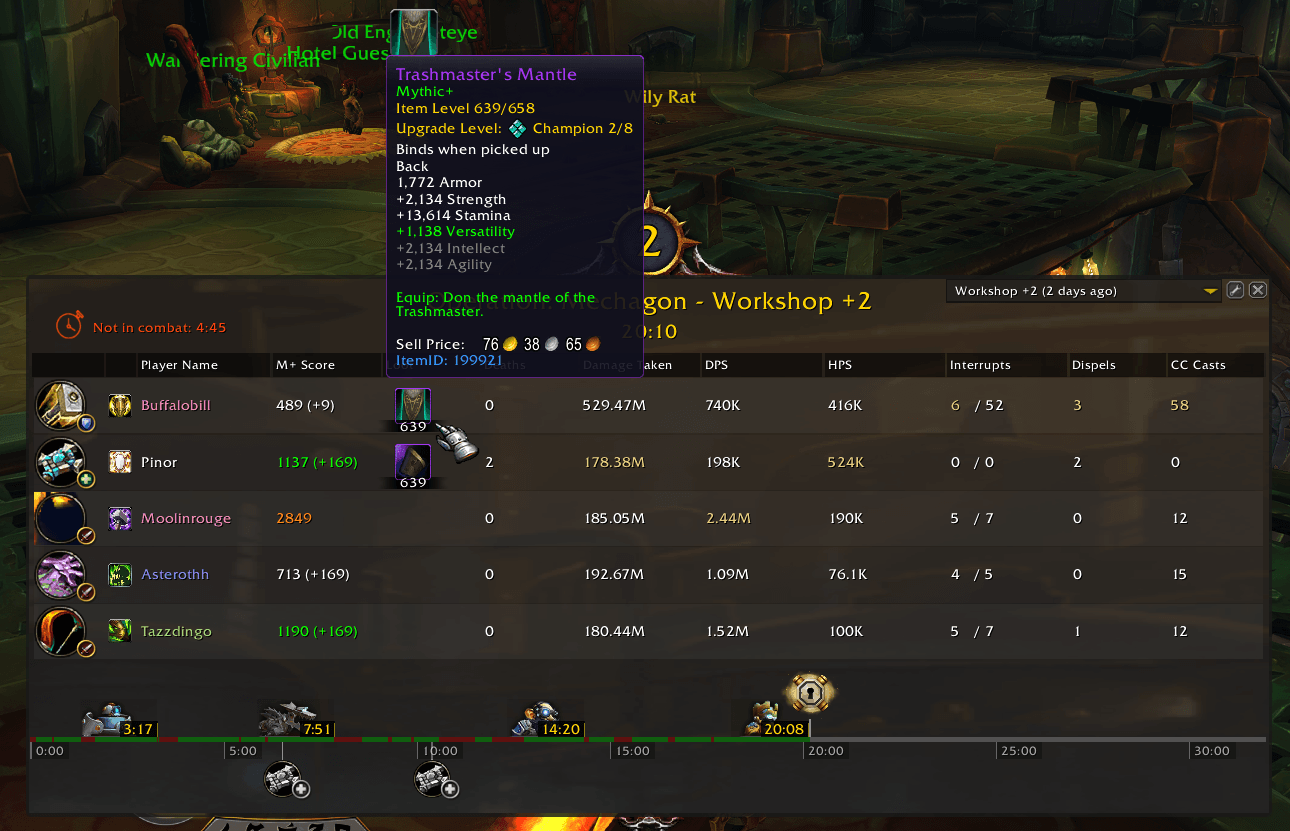Click the player name Tazzdingo
The image size is (1290, 831).
click(x=176, y=631)
